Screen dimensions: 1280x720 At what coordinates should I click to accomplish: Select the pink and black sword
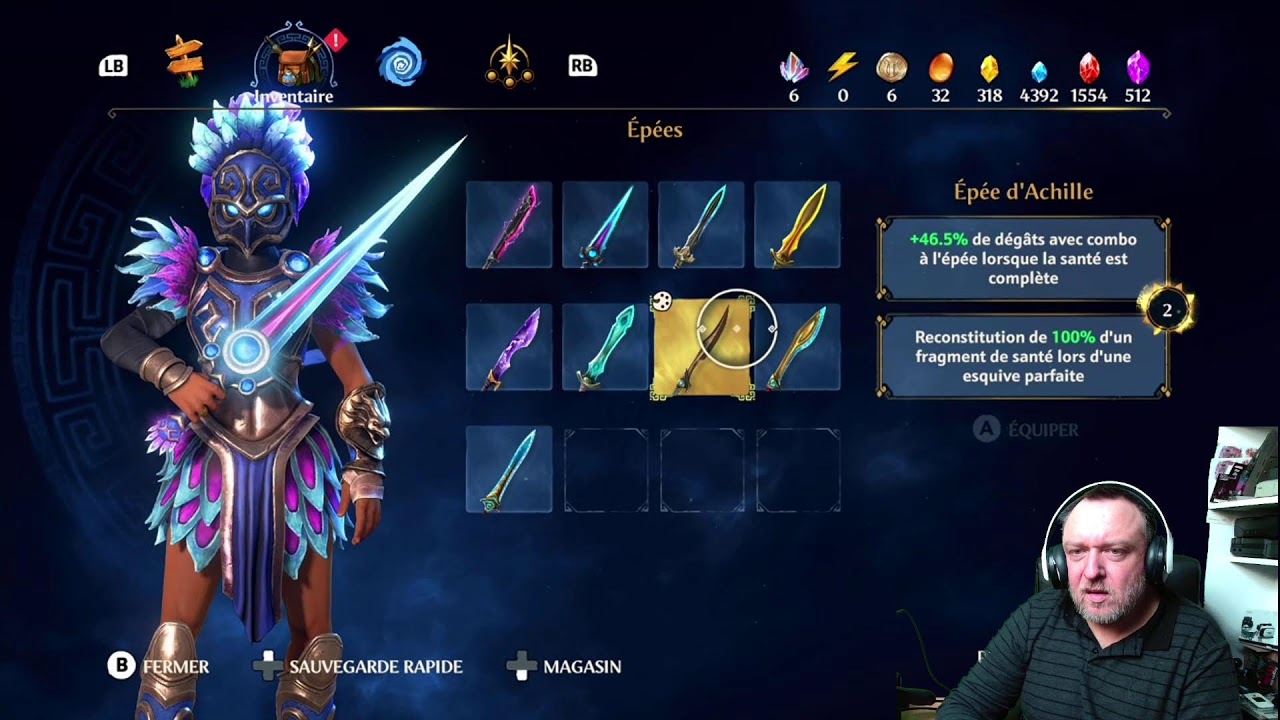(509, 225)
